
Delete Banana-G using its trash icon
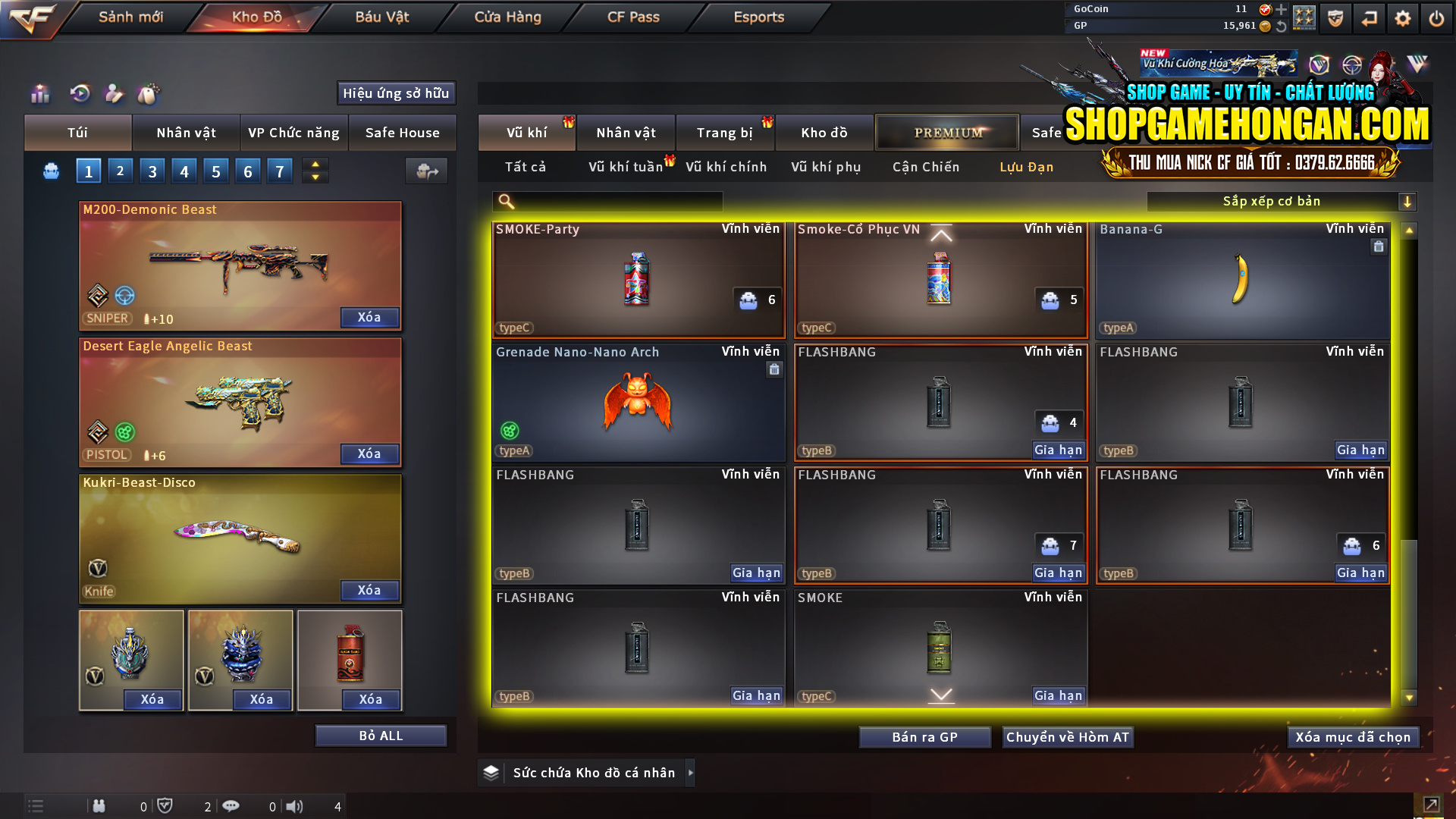coord(1379,246)
